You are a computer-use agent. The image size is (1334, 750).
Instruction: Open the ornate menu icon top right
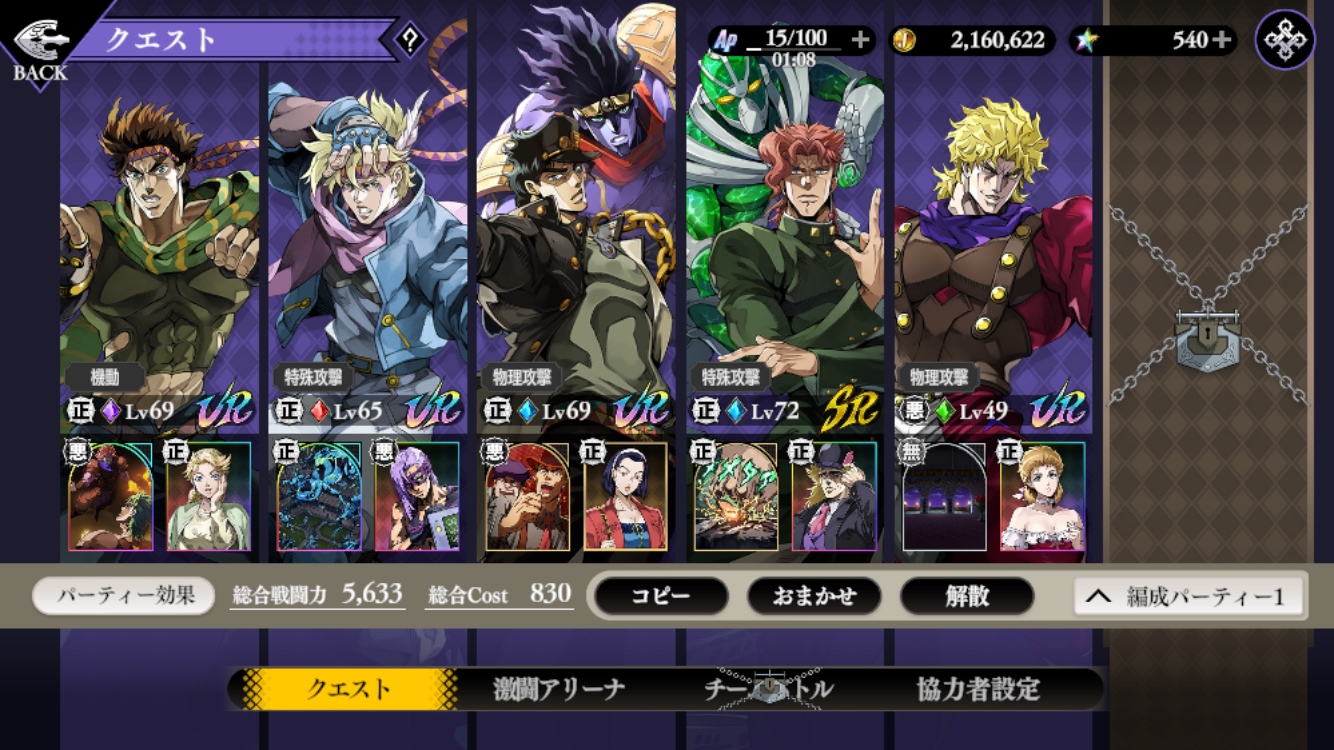tap(1284, 40)
